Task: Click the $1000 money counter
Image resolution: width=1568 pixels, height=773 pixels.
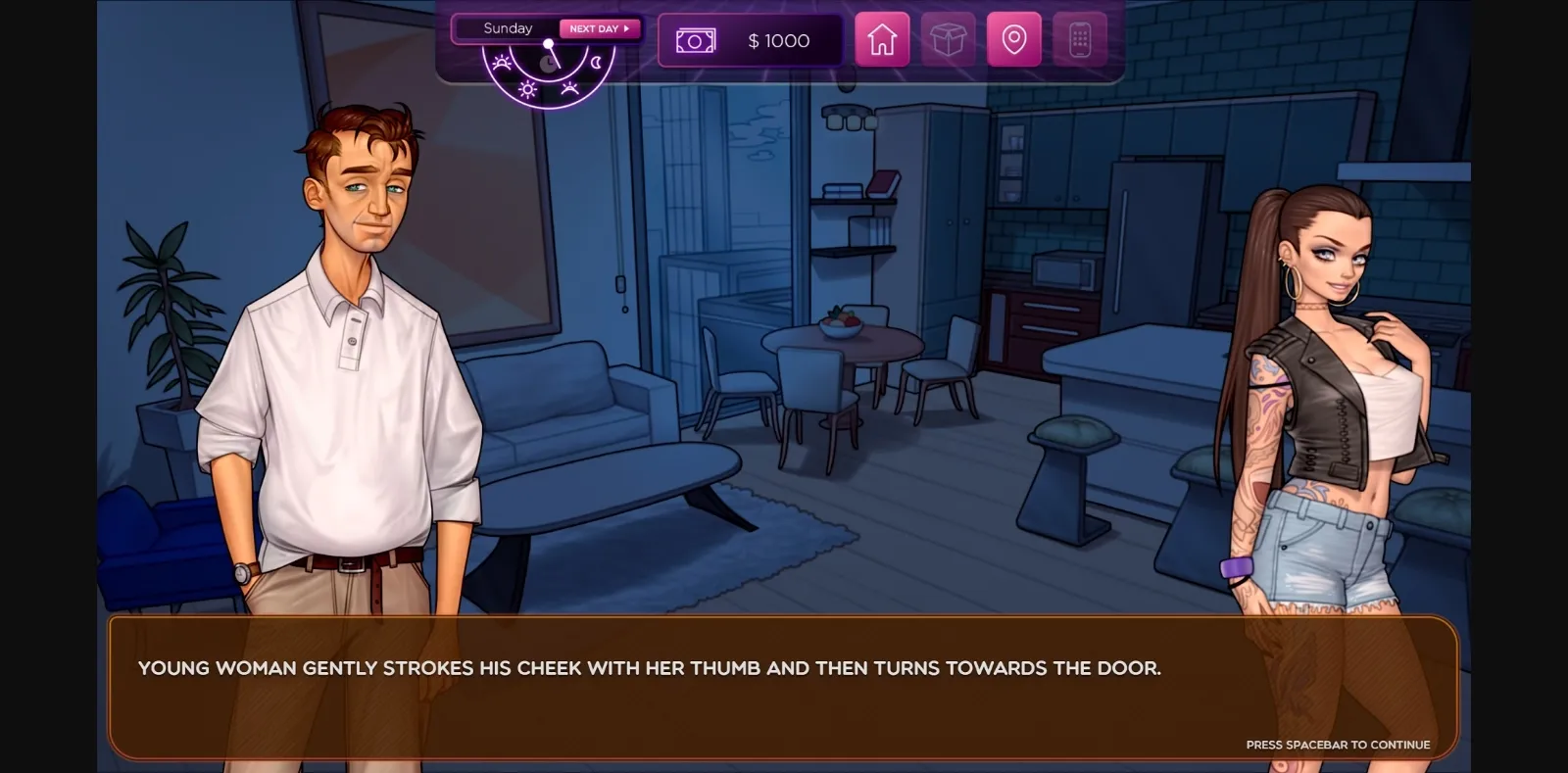Action: click(x=779, y=40)
